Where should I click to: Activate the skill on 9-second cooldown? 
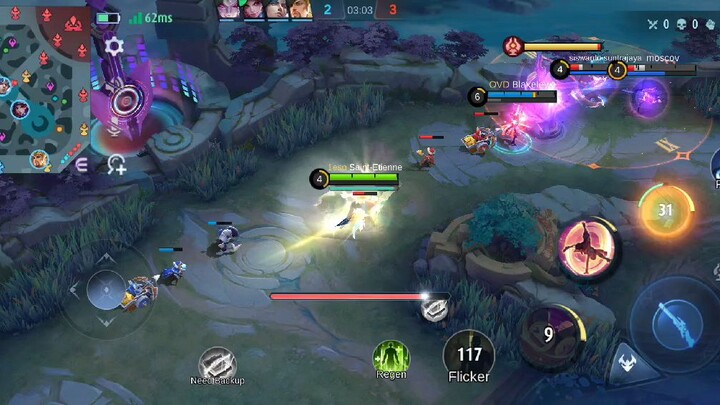click(x=550, y=335)
